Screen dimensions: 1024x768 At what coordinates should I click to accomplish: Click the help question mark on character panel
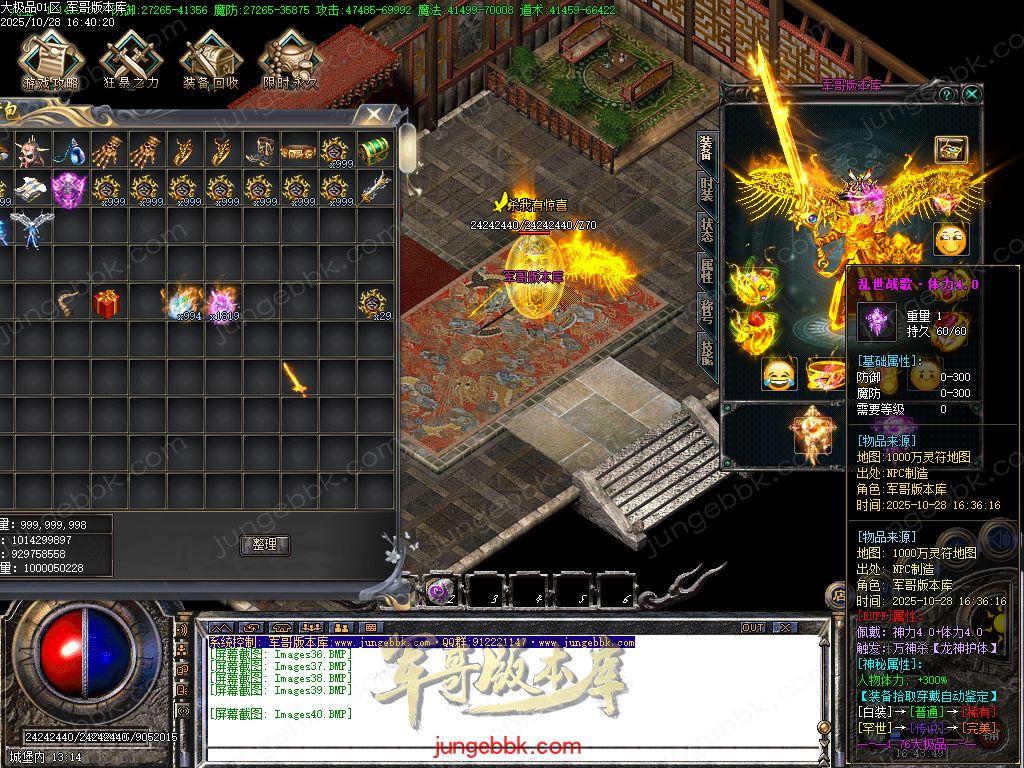tap(947, 94)
